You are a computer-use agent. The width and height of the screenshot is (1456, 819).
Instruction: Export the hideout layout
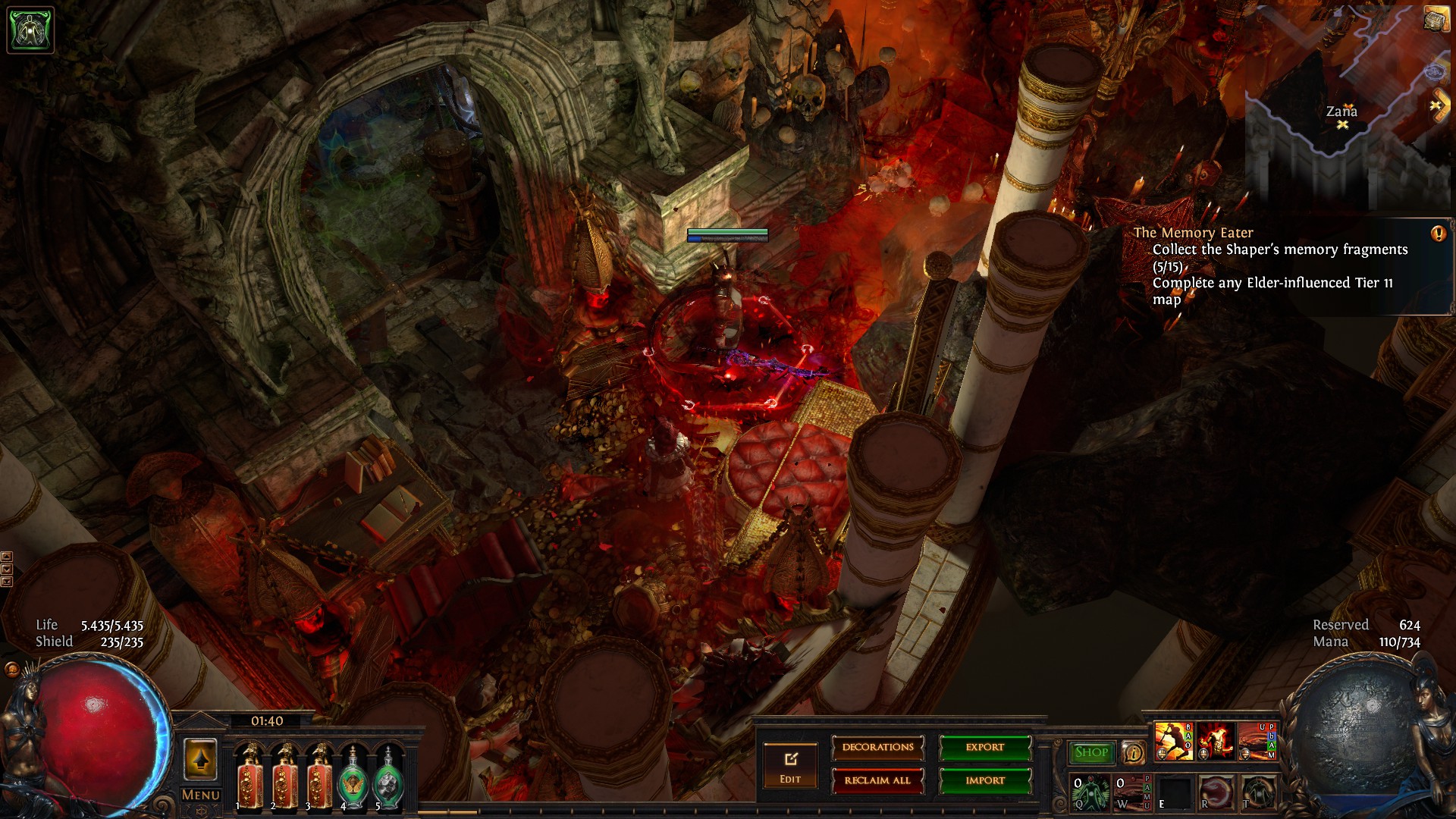tap(985, 748)
